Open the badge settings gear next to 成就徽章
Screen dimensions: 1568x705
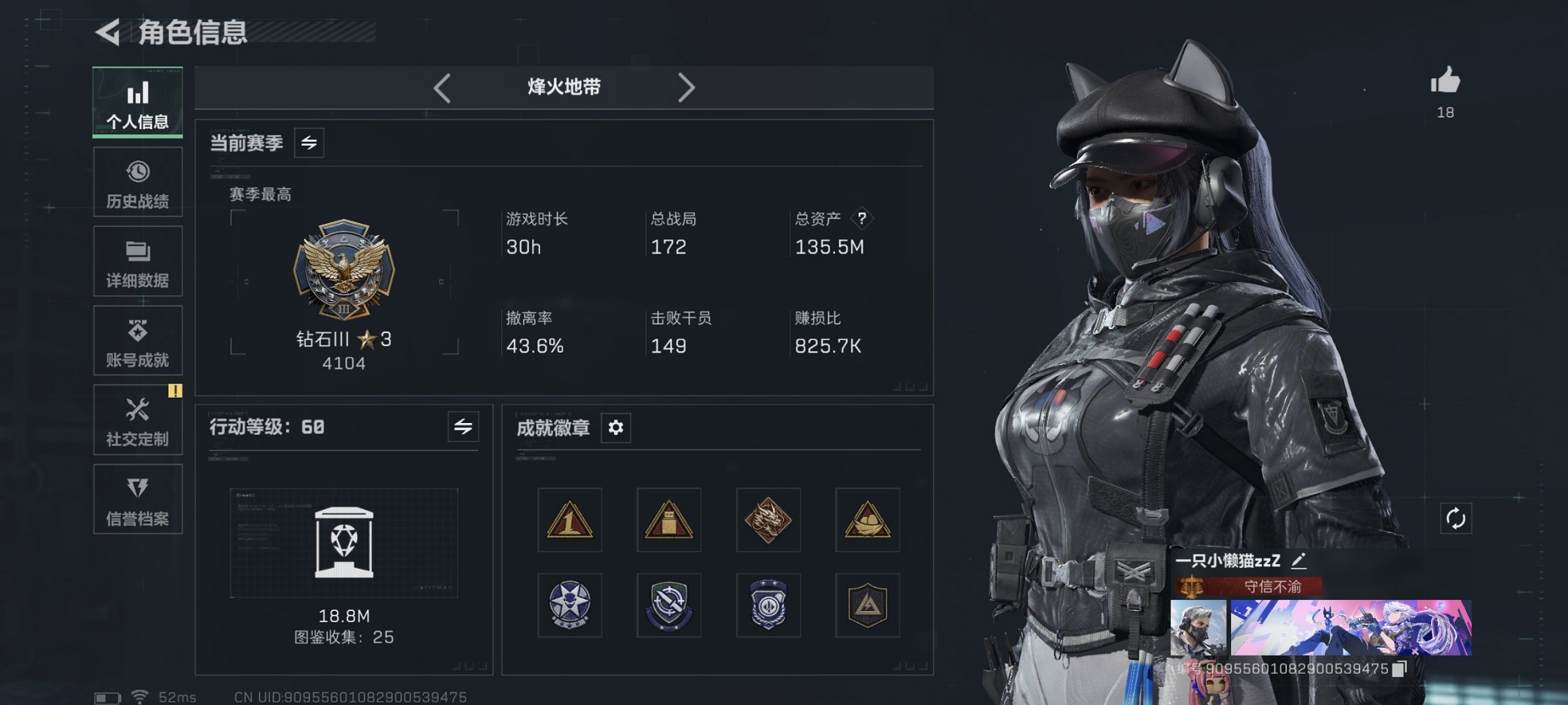(x=614, y=428)
